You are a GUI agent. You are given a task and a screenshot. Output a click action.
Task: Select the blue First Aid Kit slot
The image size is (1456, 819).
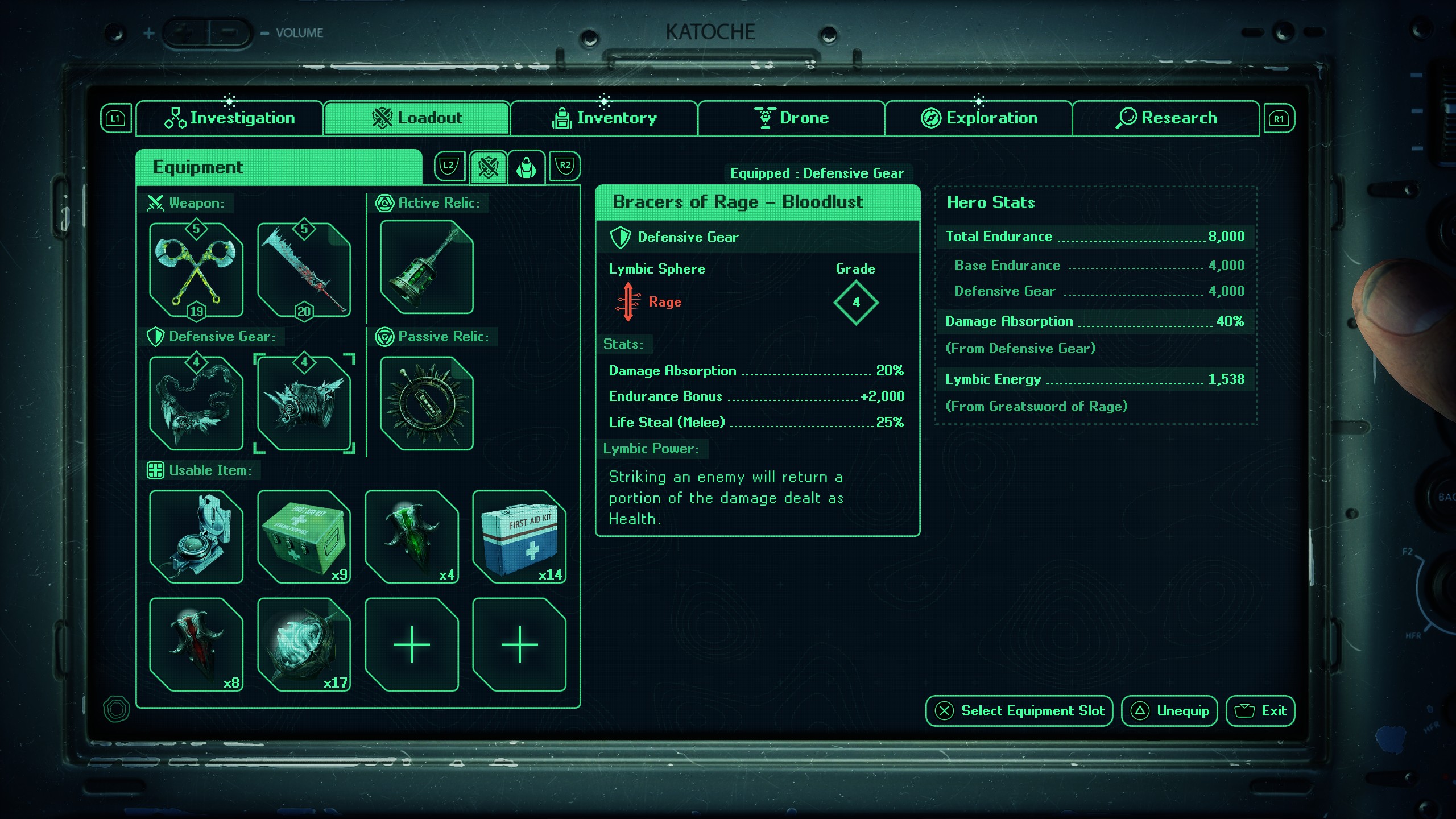click(x=519, y=537)
